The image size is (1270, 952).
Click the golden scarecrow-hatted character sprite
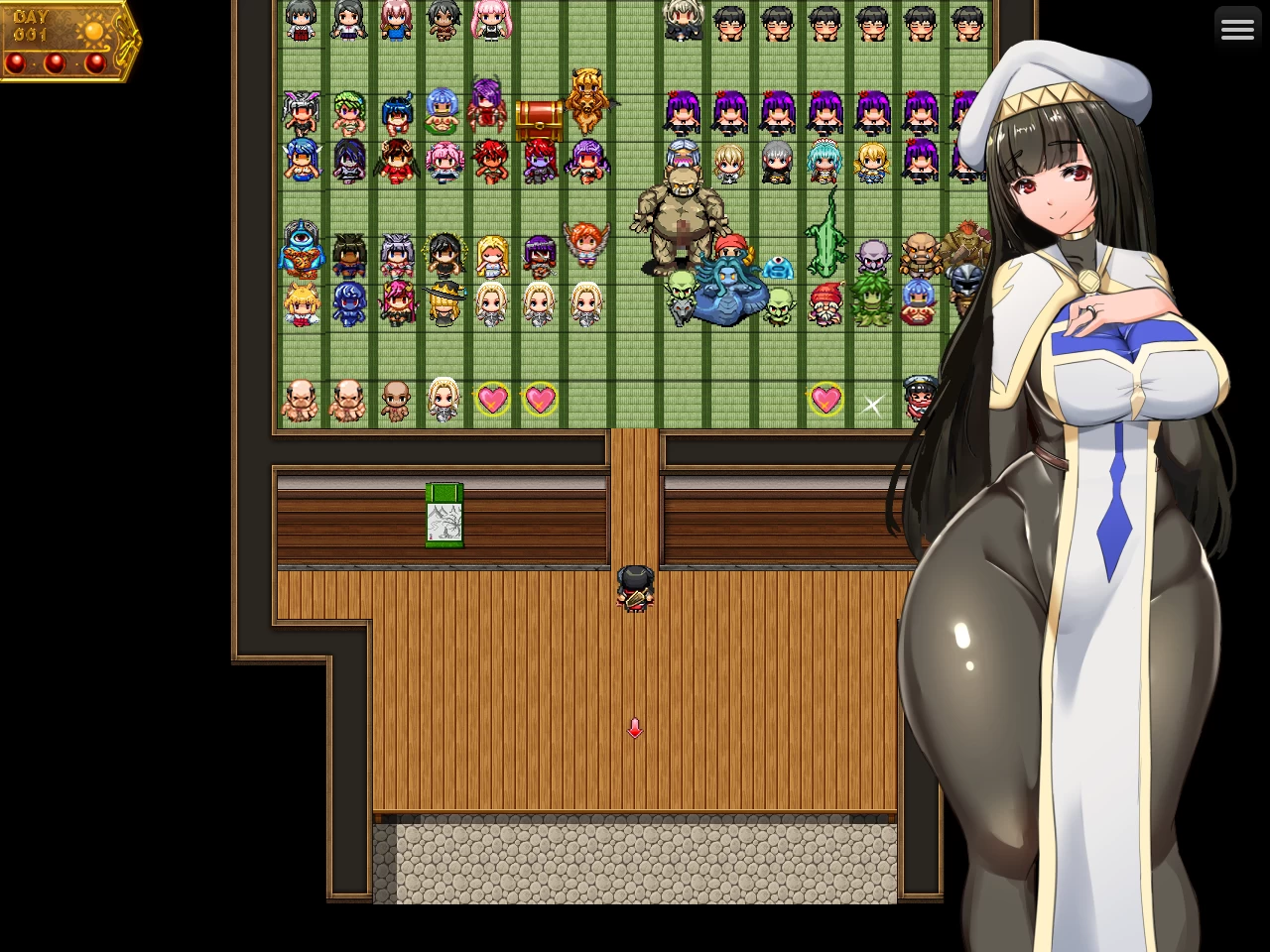click(444, 302)
